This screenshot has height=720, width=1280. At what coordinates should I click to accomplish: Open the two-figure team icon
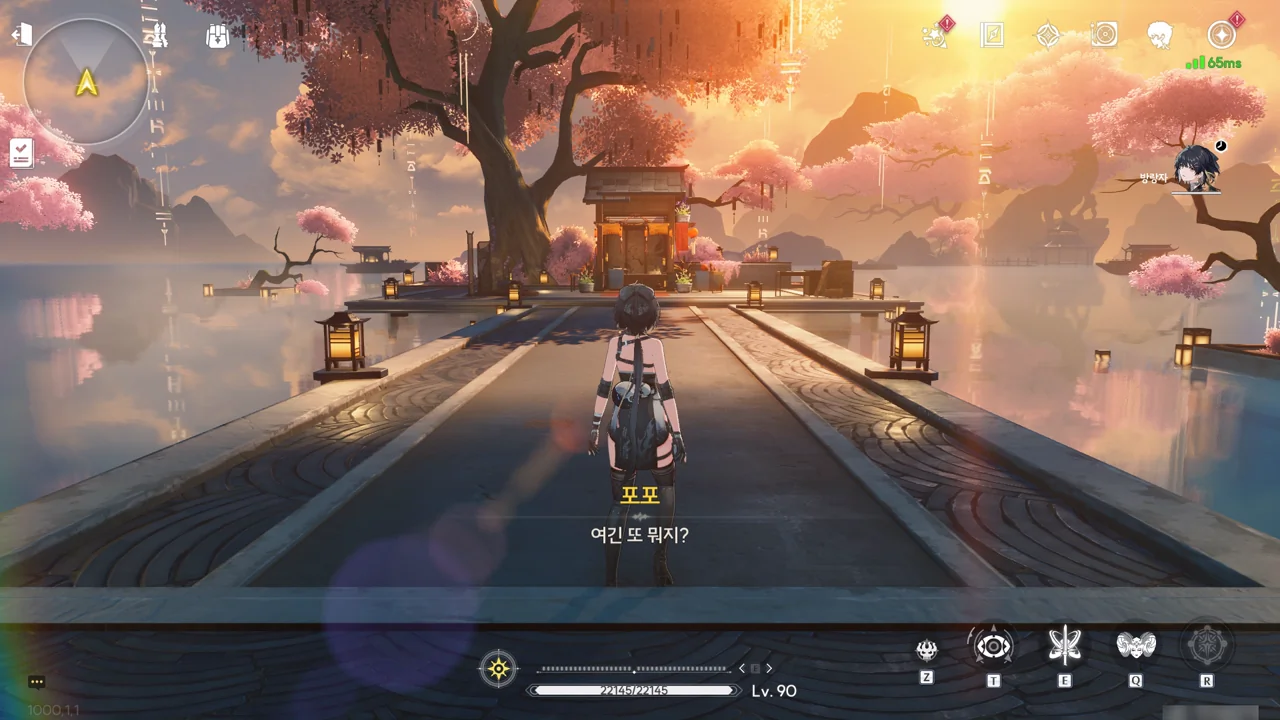click(x=159, y=36)
